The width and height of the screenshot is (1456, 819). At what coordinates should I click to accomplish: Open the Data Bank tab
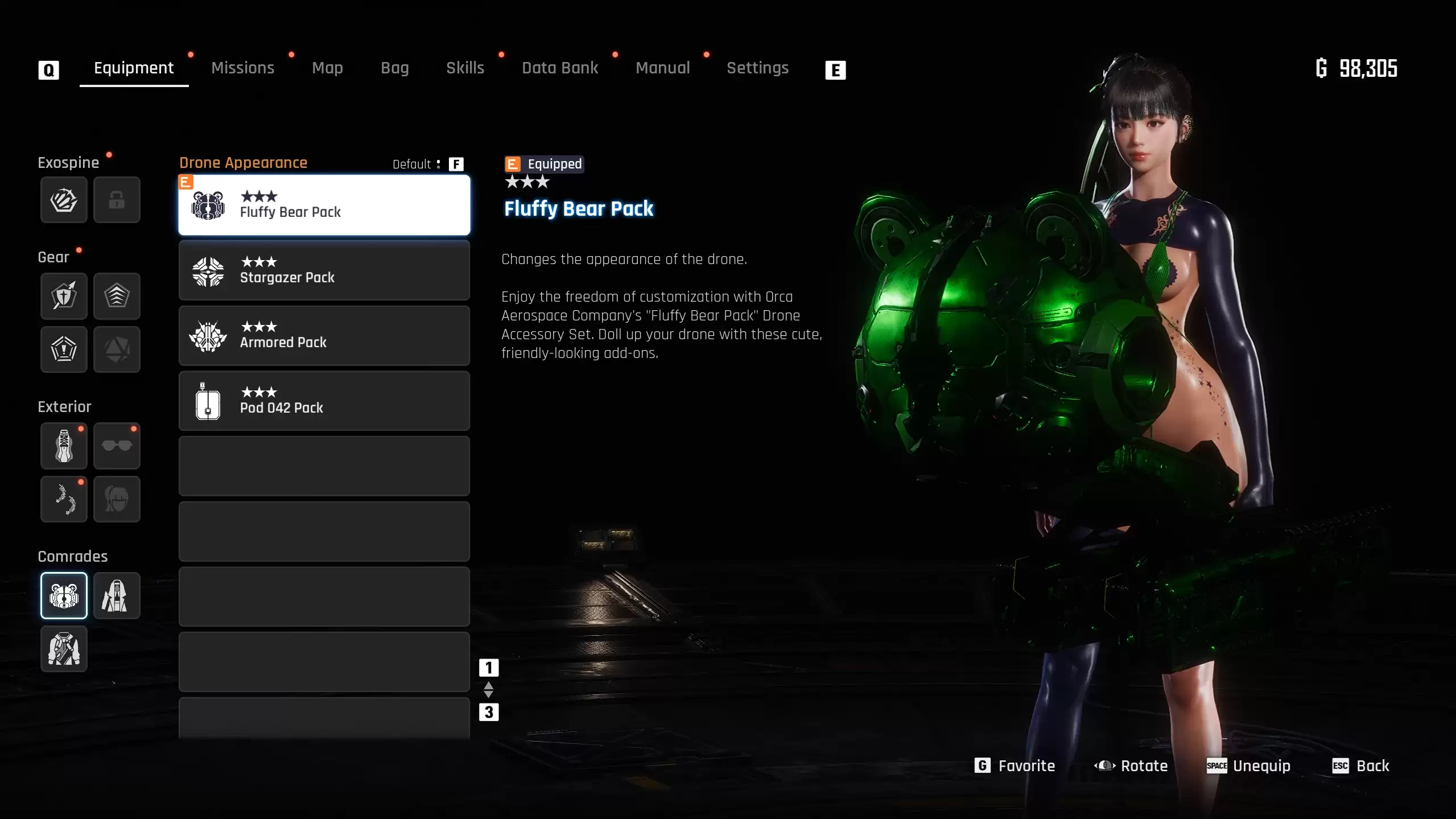point(560,68)
